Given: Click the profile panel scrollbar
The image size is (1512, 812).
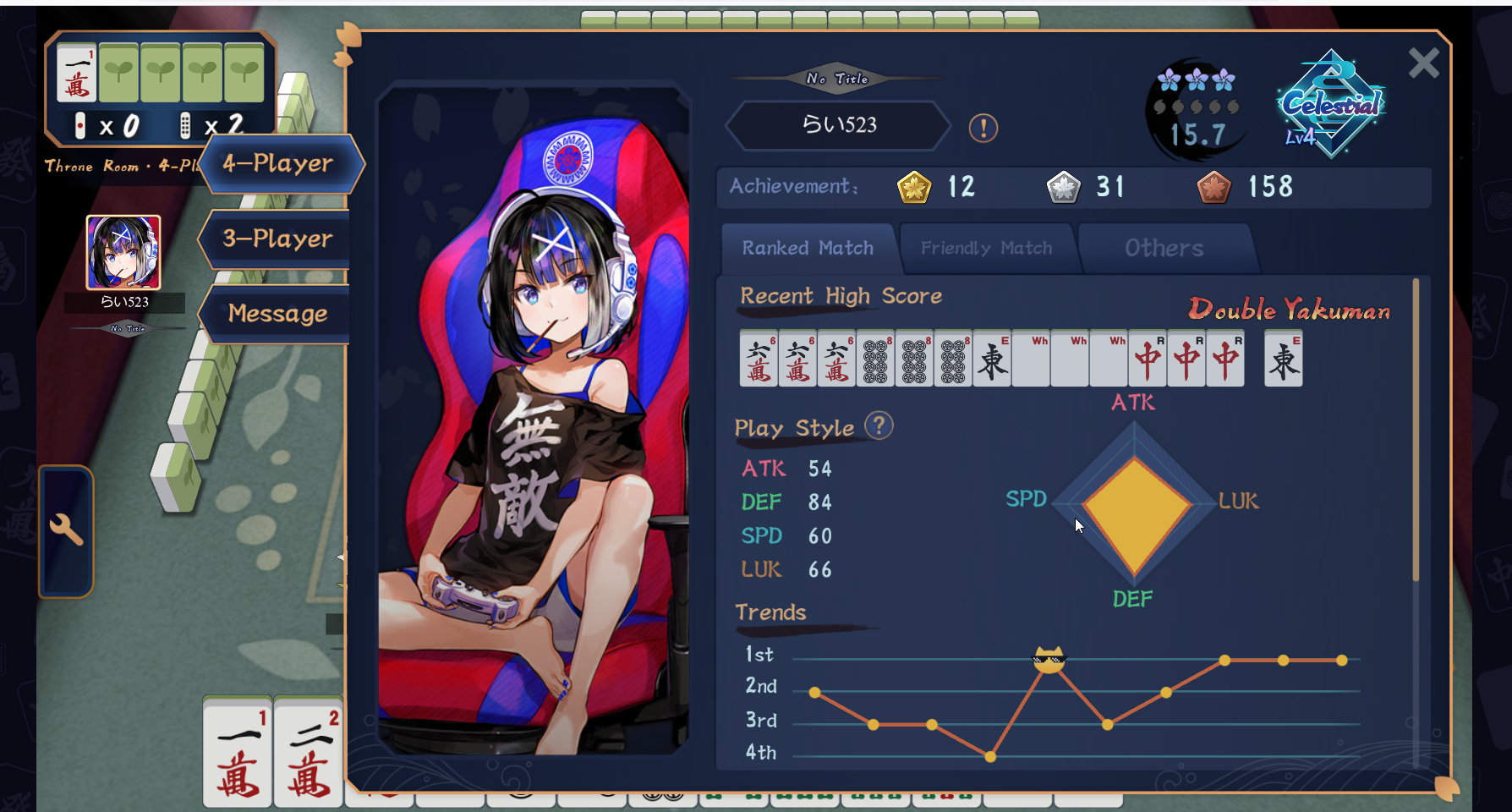Looking at the screenshot, I should (x=1416, y=431).
